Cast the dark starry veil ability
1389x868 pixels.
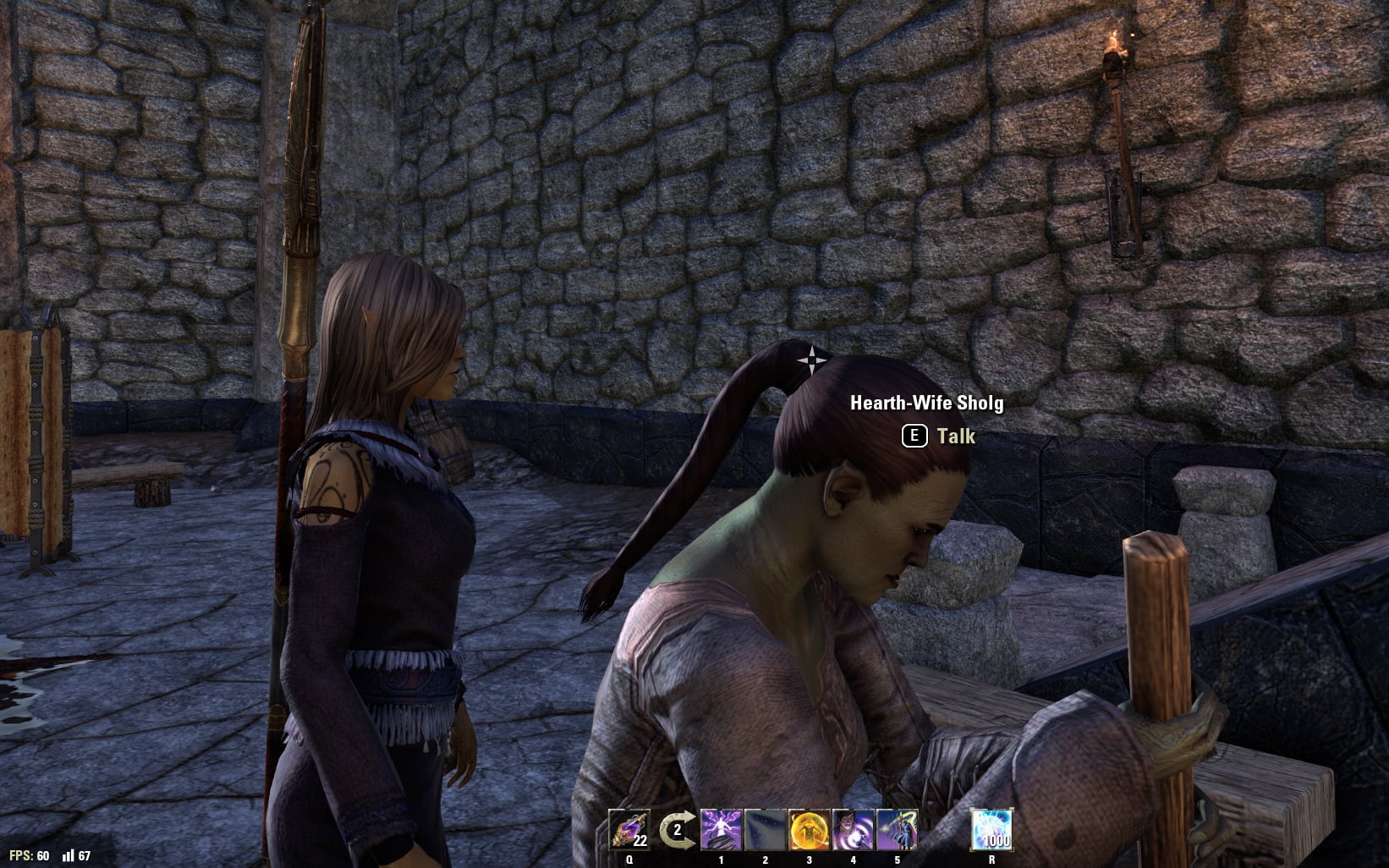point(765,830)
